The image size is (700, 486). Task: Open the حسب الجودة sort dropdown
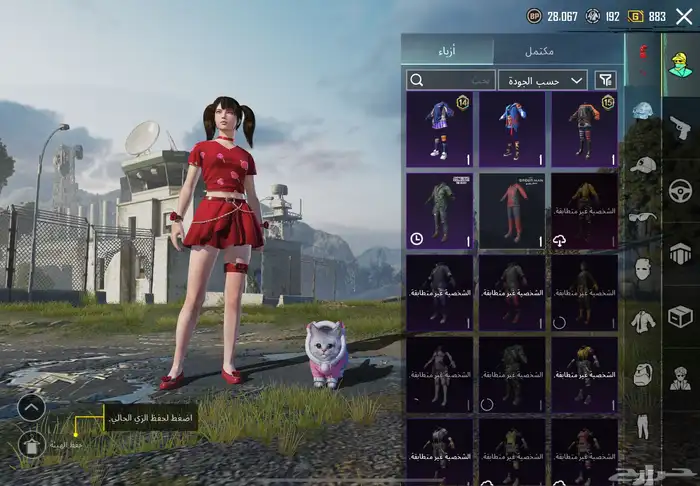[542, 80]
